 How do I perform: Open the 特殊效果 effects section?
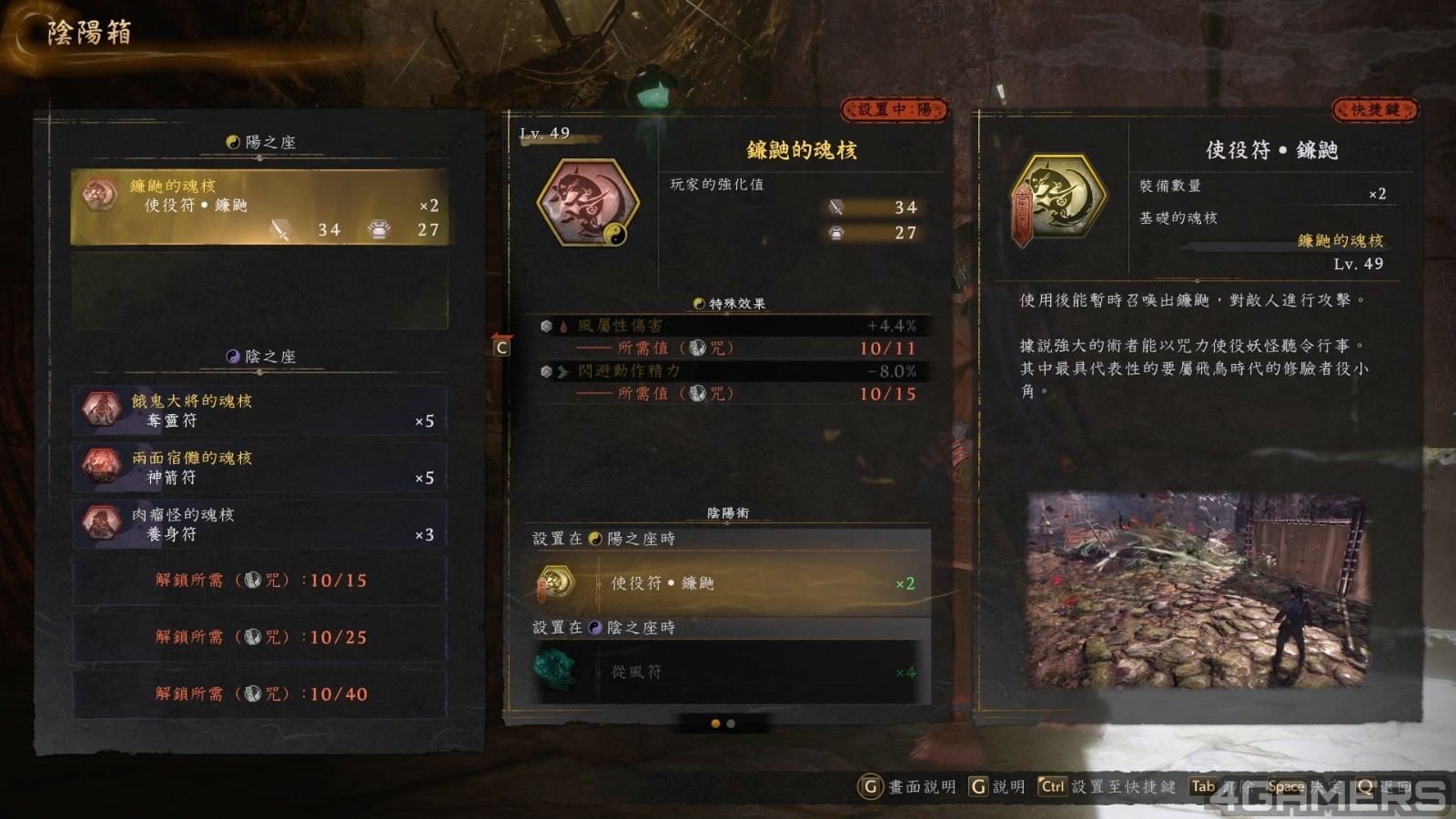coord(729,304)
